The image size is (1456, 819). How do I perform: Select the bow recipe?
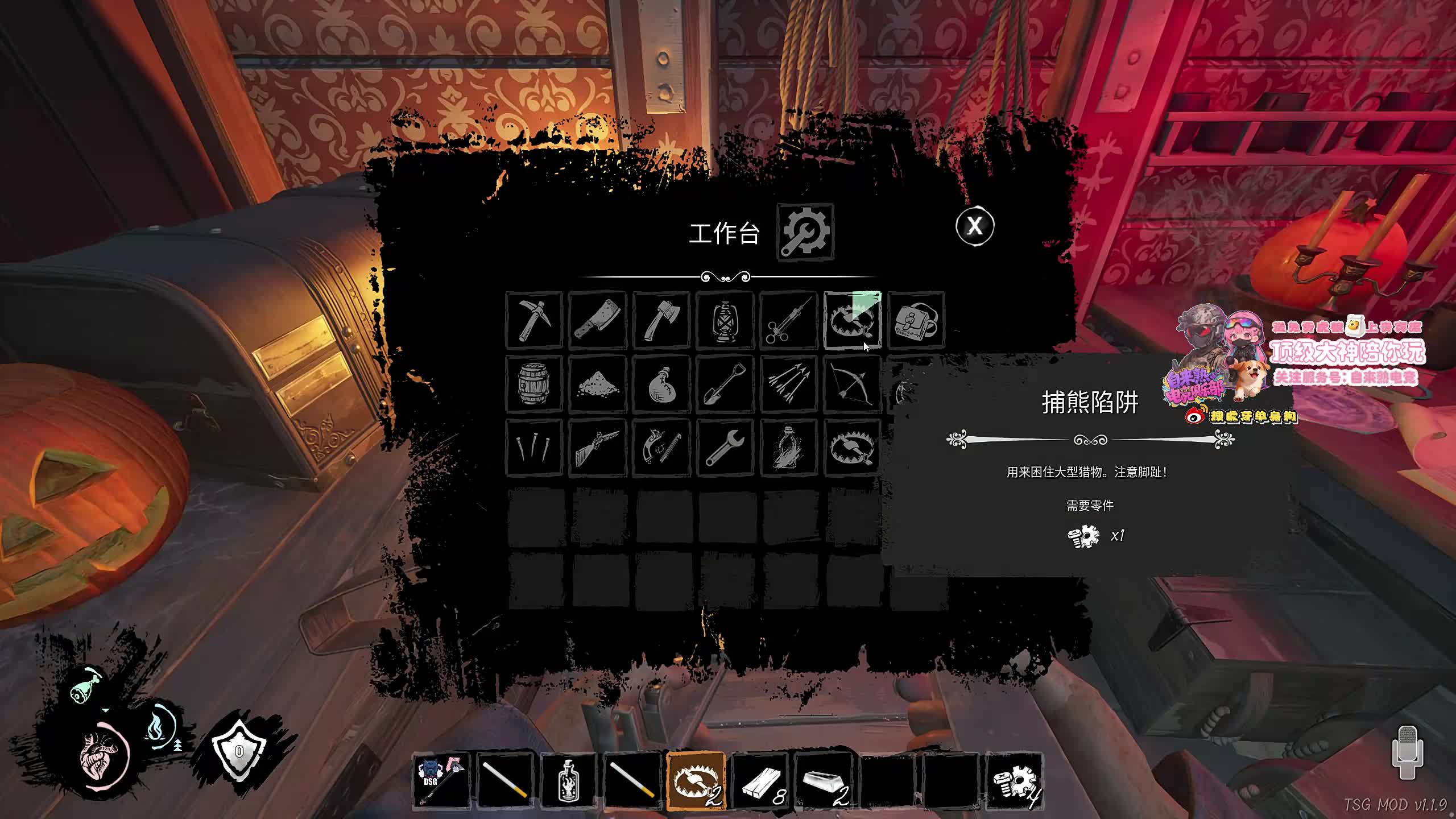point(852,384)
